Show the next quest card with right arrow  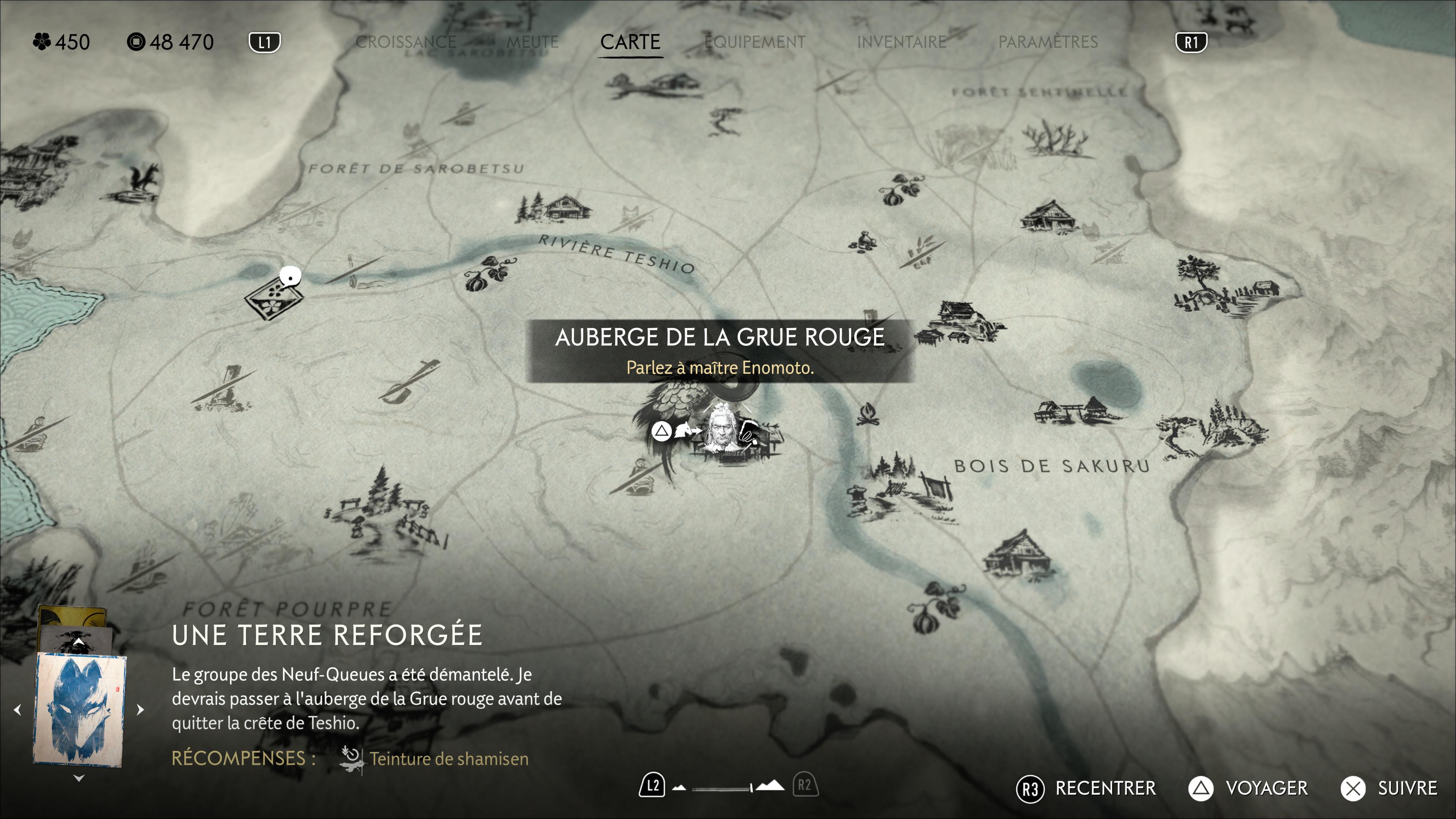click(x=141, y=710)
